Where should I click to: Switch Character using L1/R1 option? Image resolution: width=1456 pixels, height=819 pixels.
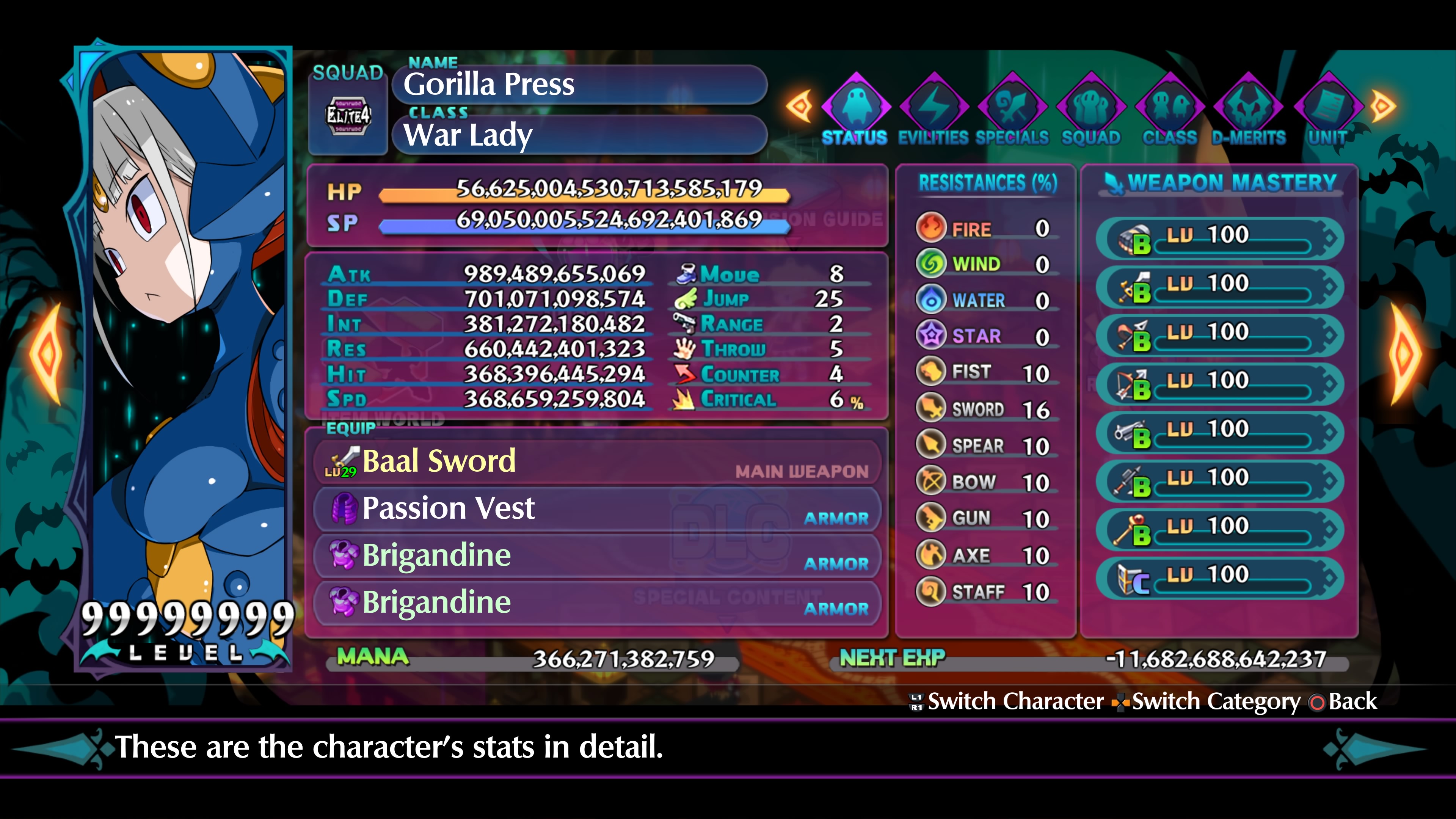click(x=1012, y=701)
